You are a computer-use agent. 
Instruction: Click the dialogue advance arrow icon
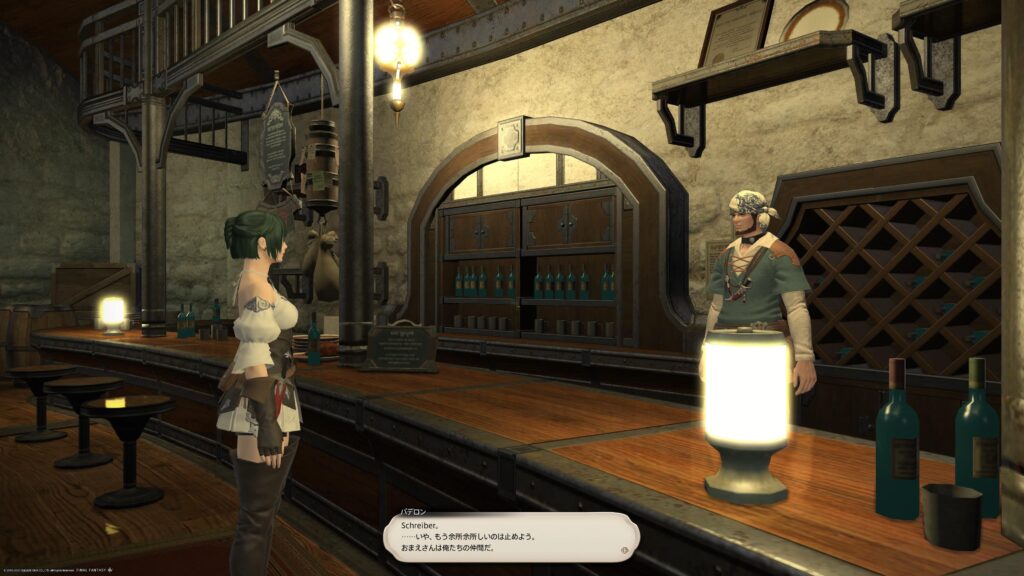[625, 549]
